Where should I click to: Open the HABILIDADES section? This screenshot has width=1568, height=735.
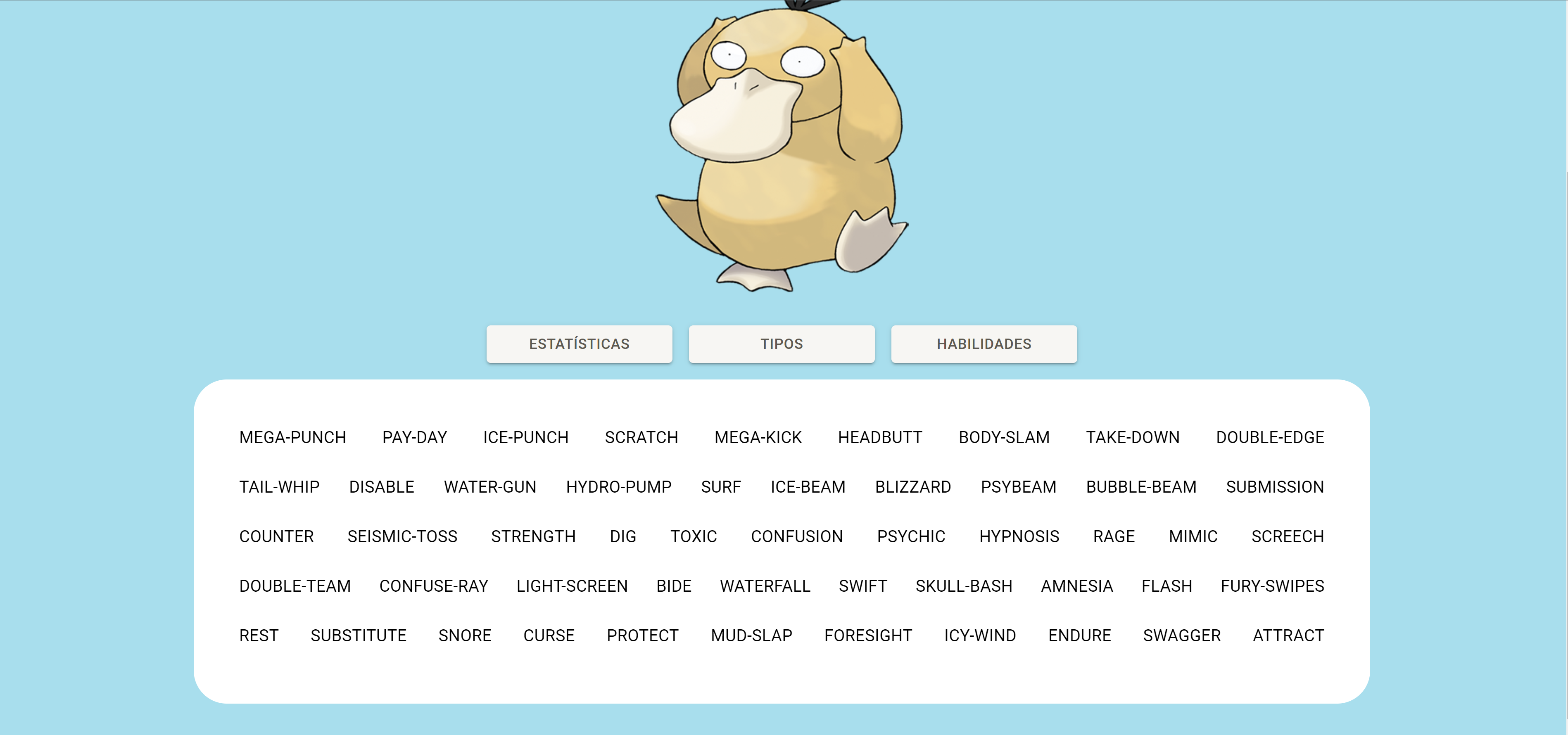point(984,344)
